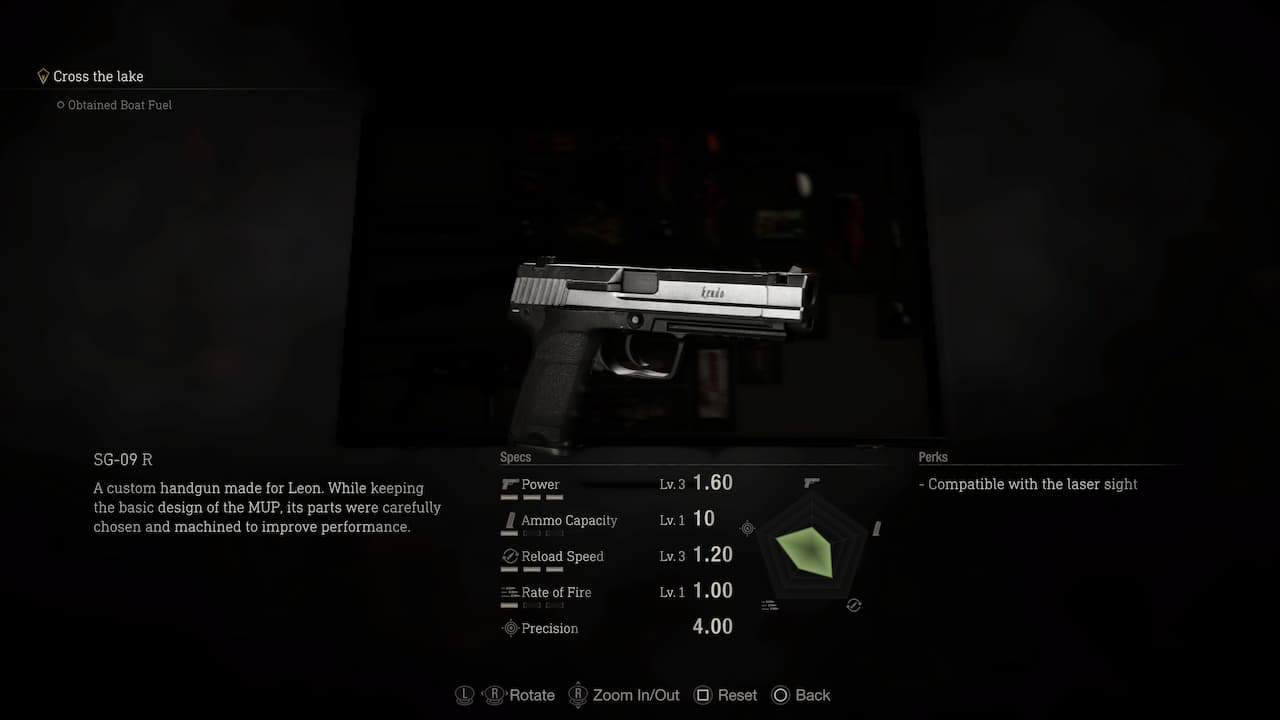Click the R stick zoom icon
This screenshot has width=1280, height=720.
(x=578, y=695)
